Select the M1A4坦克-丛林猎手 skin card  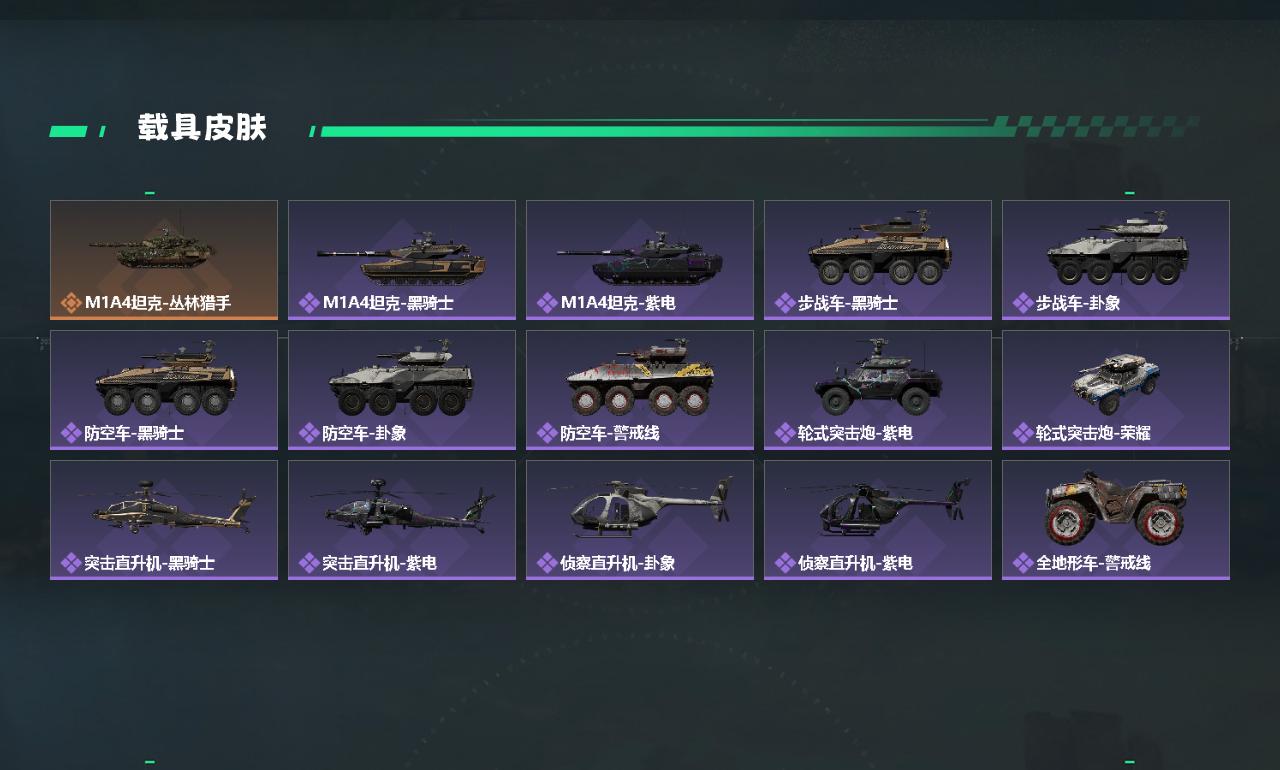164,260
